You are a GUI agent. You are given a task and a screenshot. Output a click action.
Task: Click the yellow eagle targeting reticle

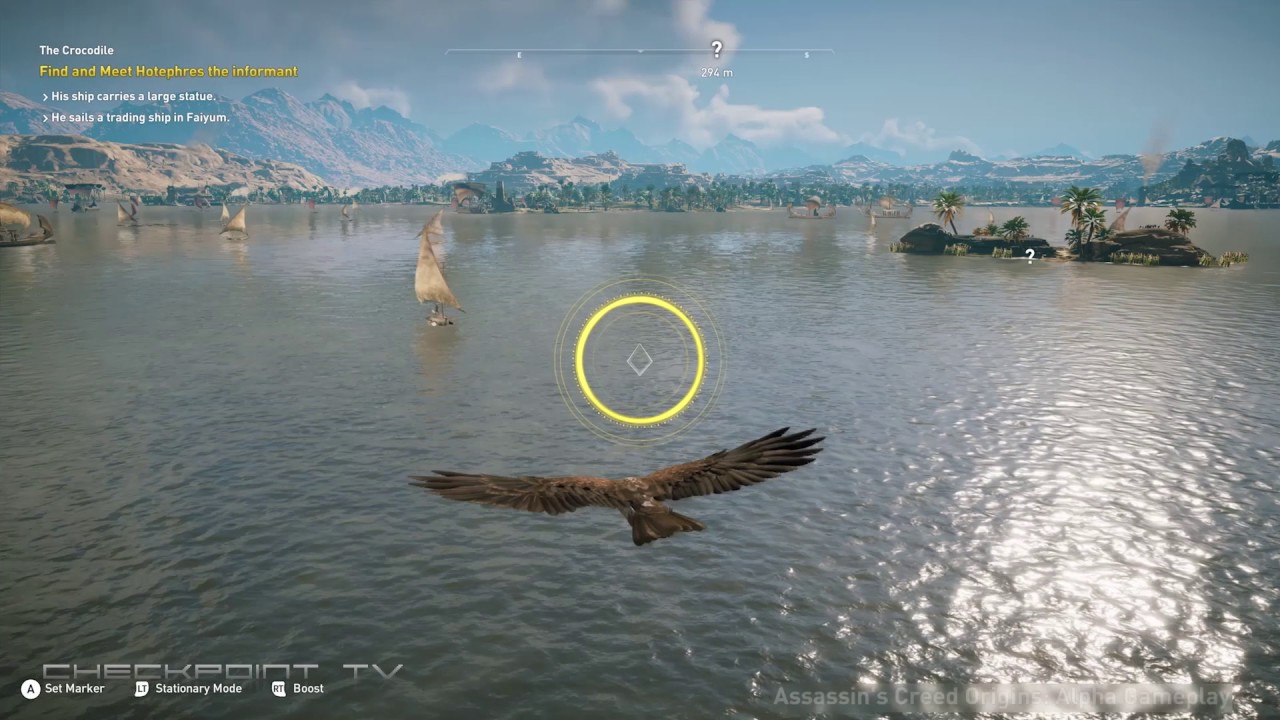tap(639, 360)
